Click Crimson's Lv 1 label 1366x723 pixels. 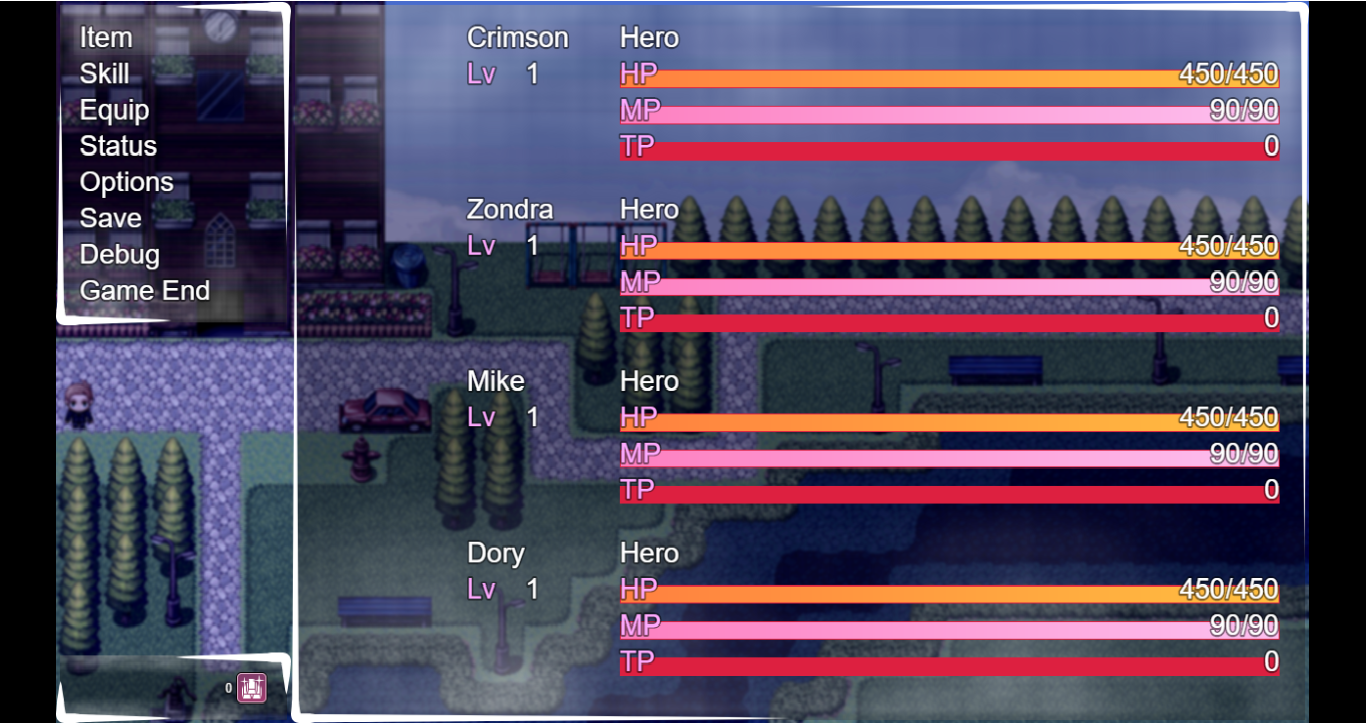click(500, 73)
